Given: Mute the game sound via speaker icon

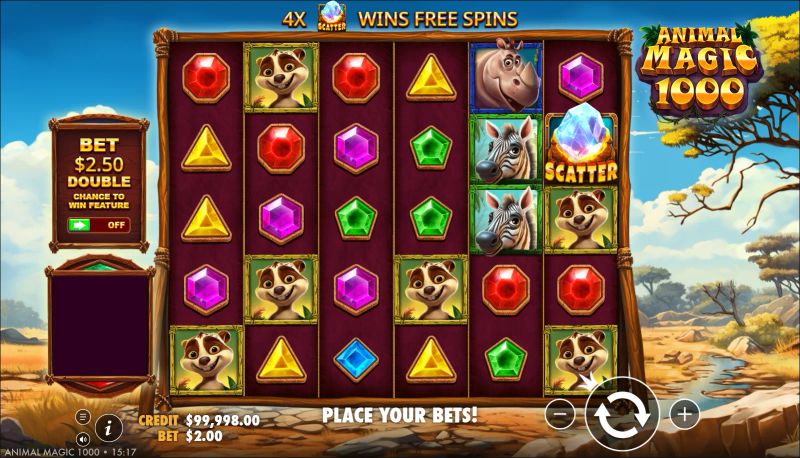Looking at the screenshot, I should (x=82, y=439).
